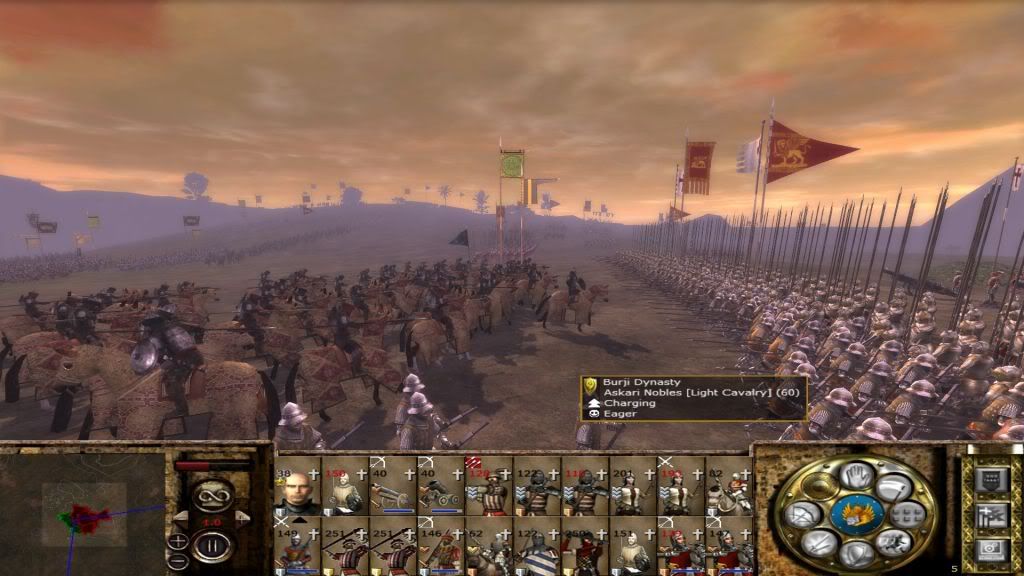The width and height of the screenshot is (1024, 576).
Task: Order withdraw using the white flag icon
Action: (x=895, y=488)
